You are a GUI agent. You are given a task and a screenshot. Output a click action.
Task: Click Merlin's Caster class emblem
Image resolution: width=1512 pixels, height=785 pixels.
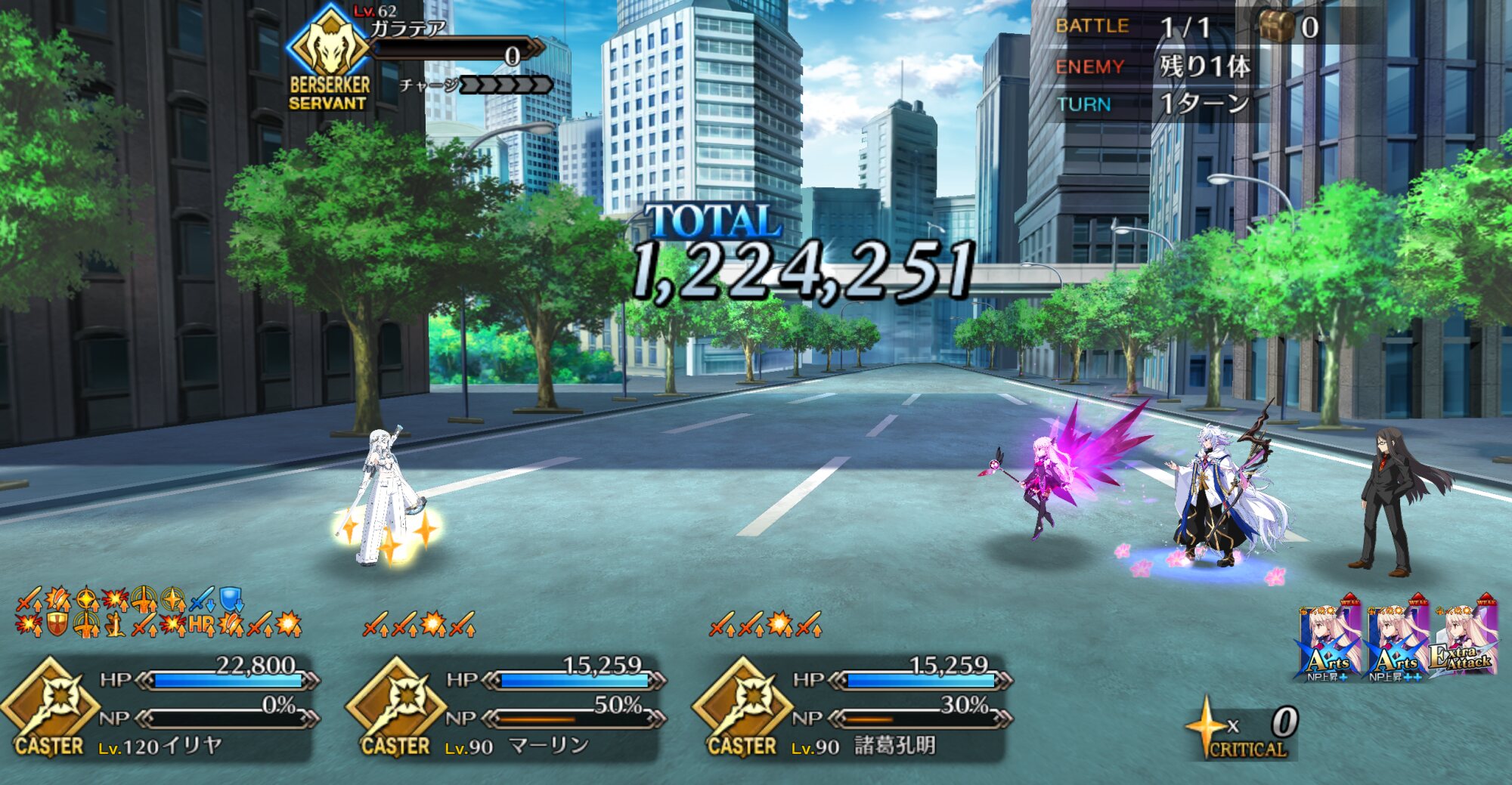pyautogui.click(x=396, y=703)
